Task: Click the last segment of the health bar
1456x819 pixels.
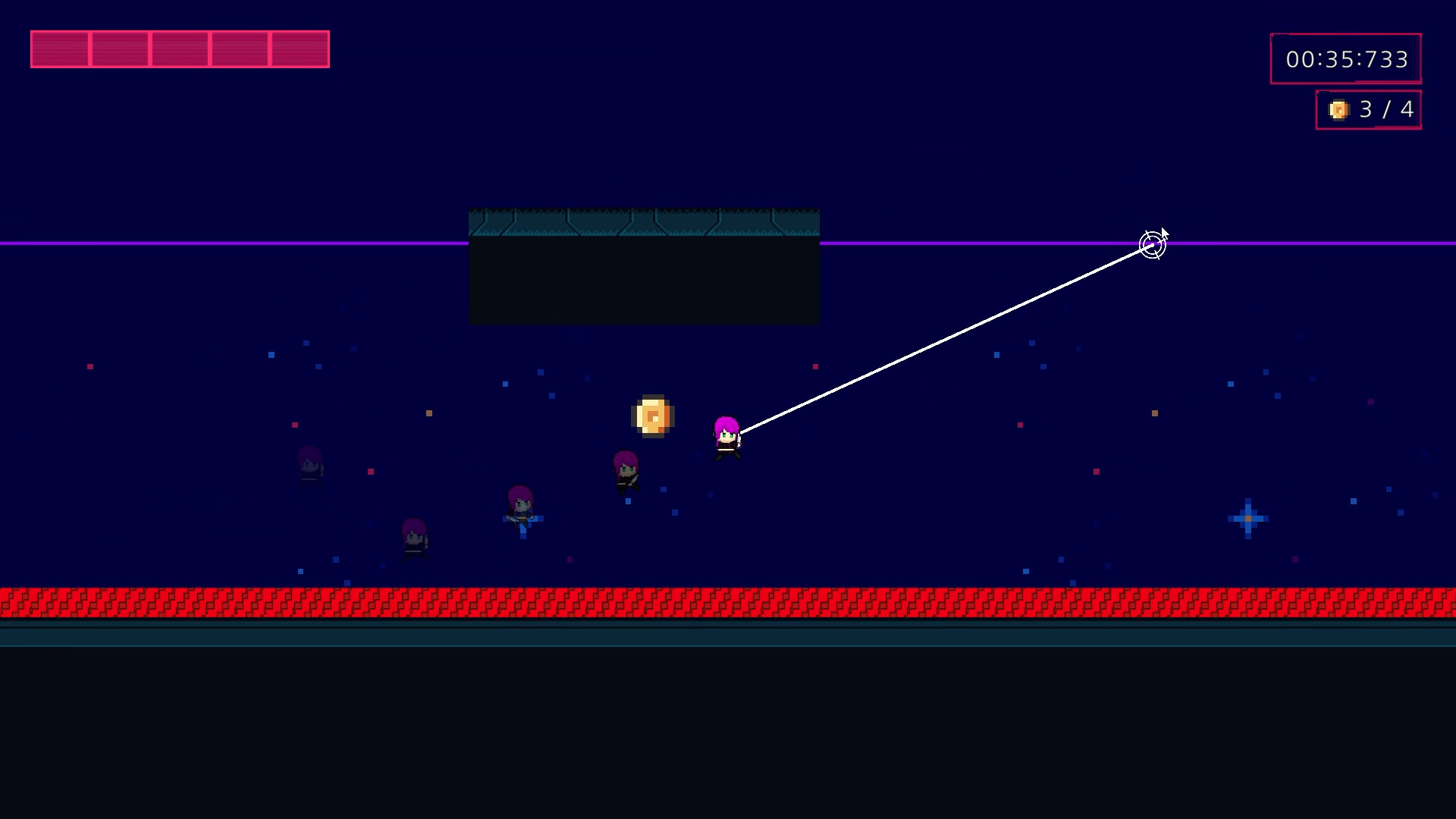Action: (x=299, y=49)
